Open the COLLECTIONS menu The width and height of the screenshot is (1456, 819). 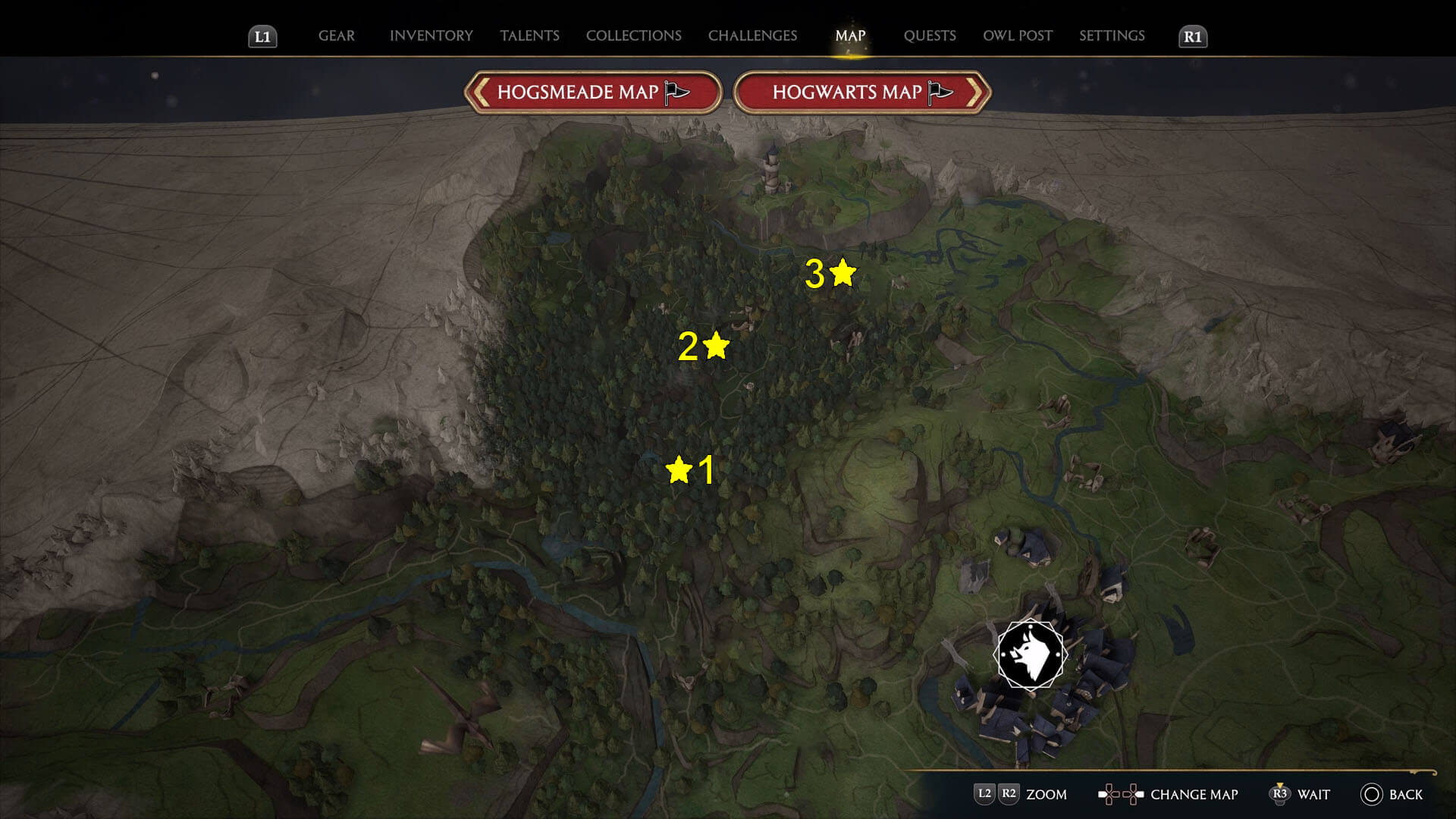click(x=633, y=36)
